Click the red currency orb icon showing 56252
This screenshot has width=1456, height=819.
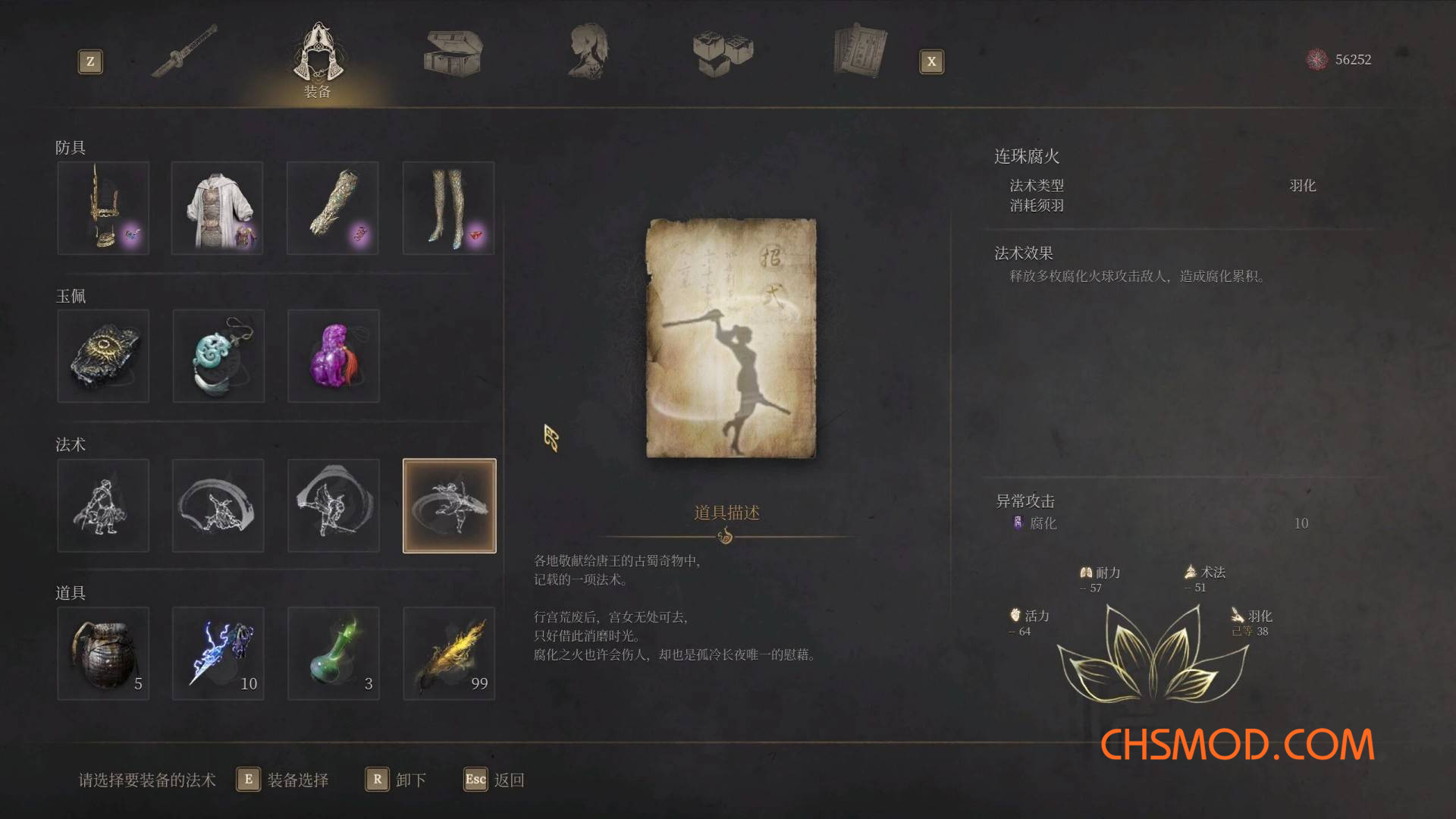[1315, 59]
